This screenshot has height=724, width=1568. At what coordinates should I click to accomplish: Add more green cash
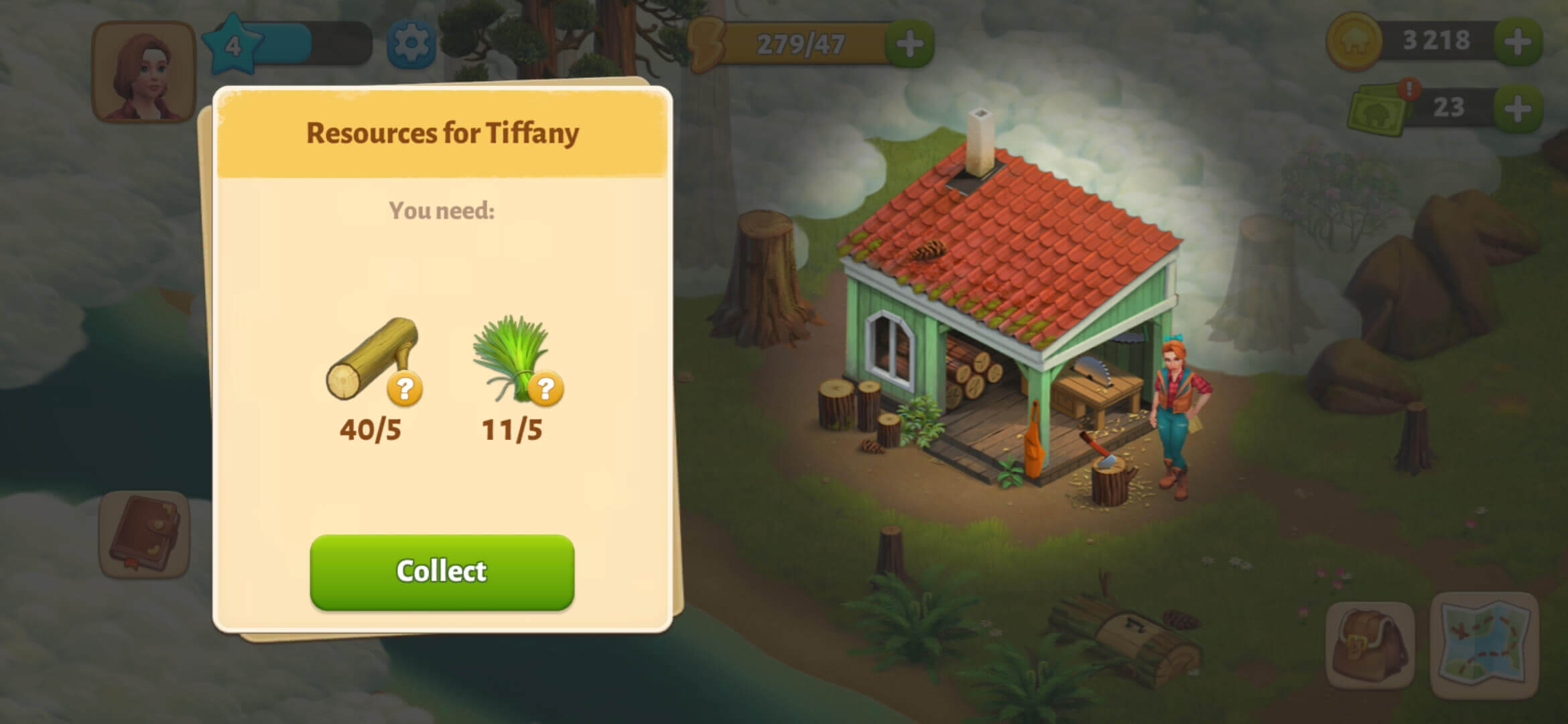click(x=1517, y=109)
